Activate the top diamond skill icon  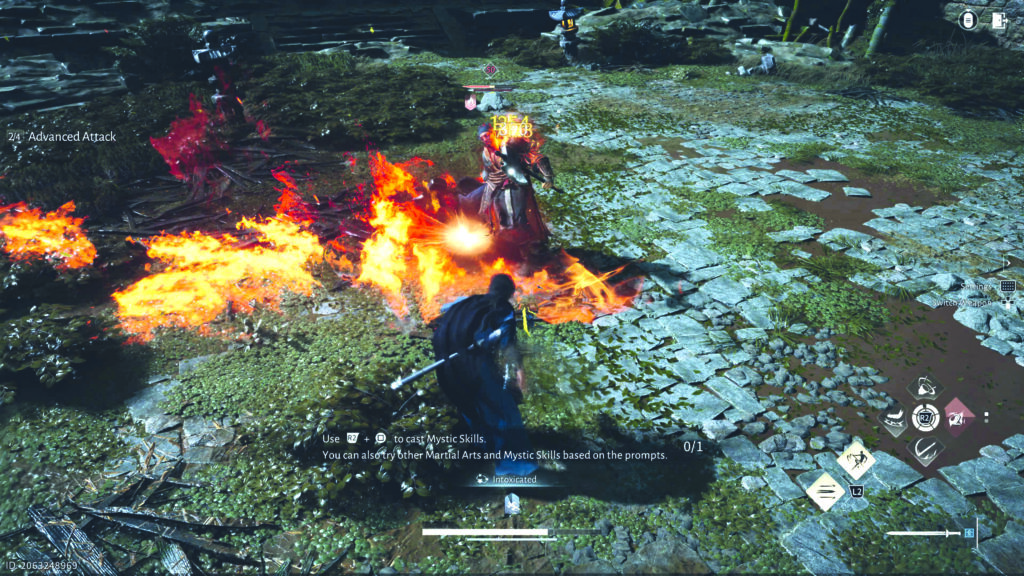[925, 388]
